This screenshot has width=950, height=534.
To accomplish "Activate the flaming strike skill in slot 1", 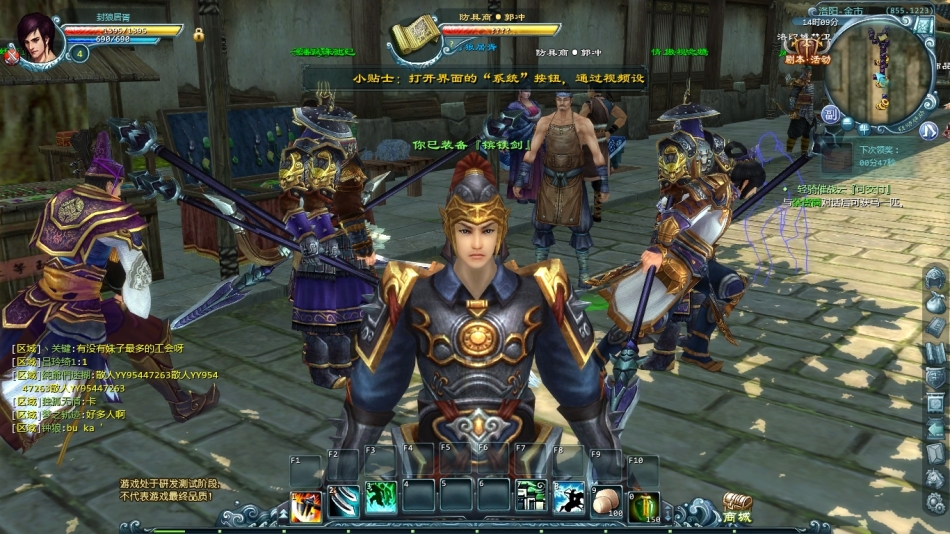I will [x=305, y=502].
